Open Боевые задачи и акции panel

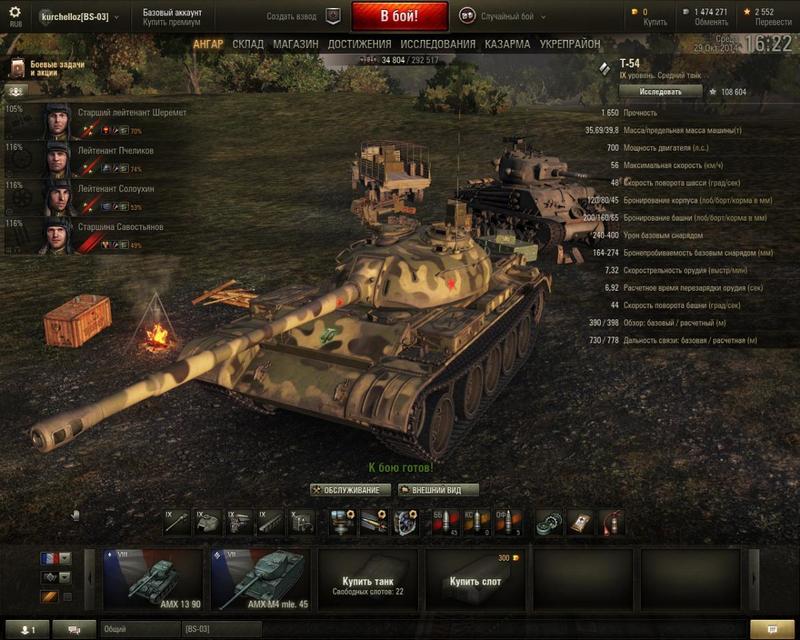[x=50, y=68]
